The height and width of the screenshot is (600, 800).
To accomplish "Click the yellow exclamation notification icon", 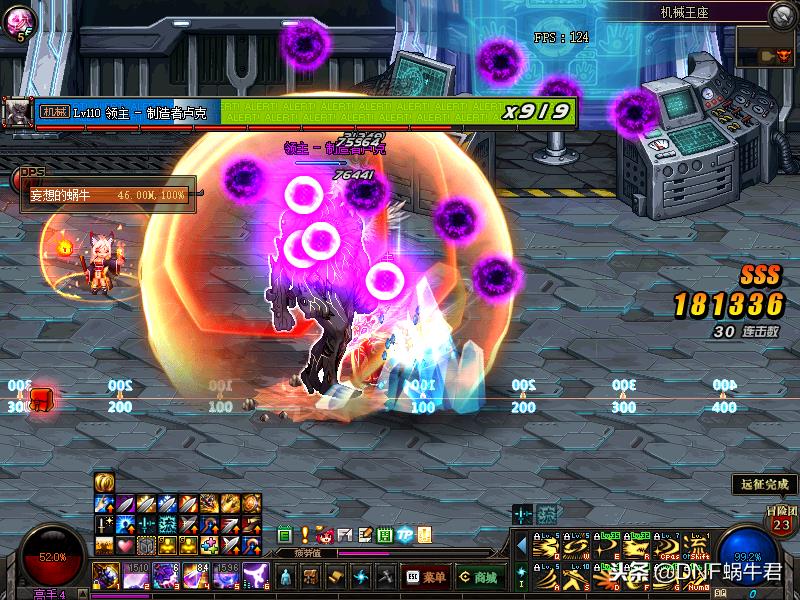I will tap(305, 535).
